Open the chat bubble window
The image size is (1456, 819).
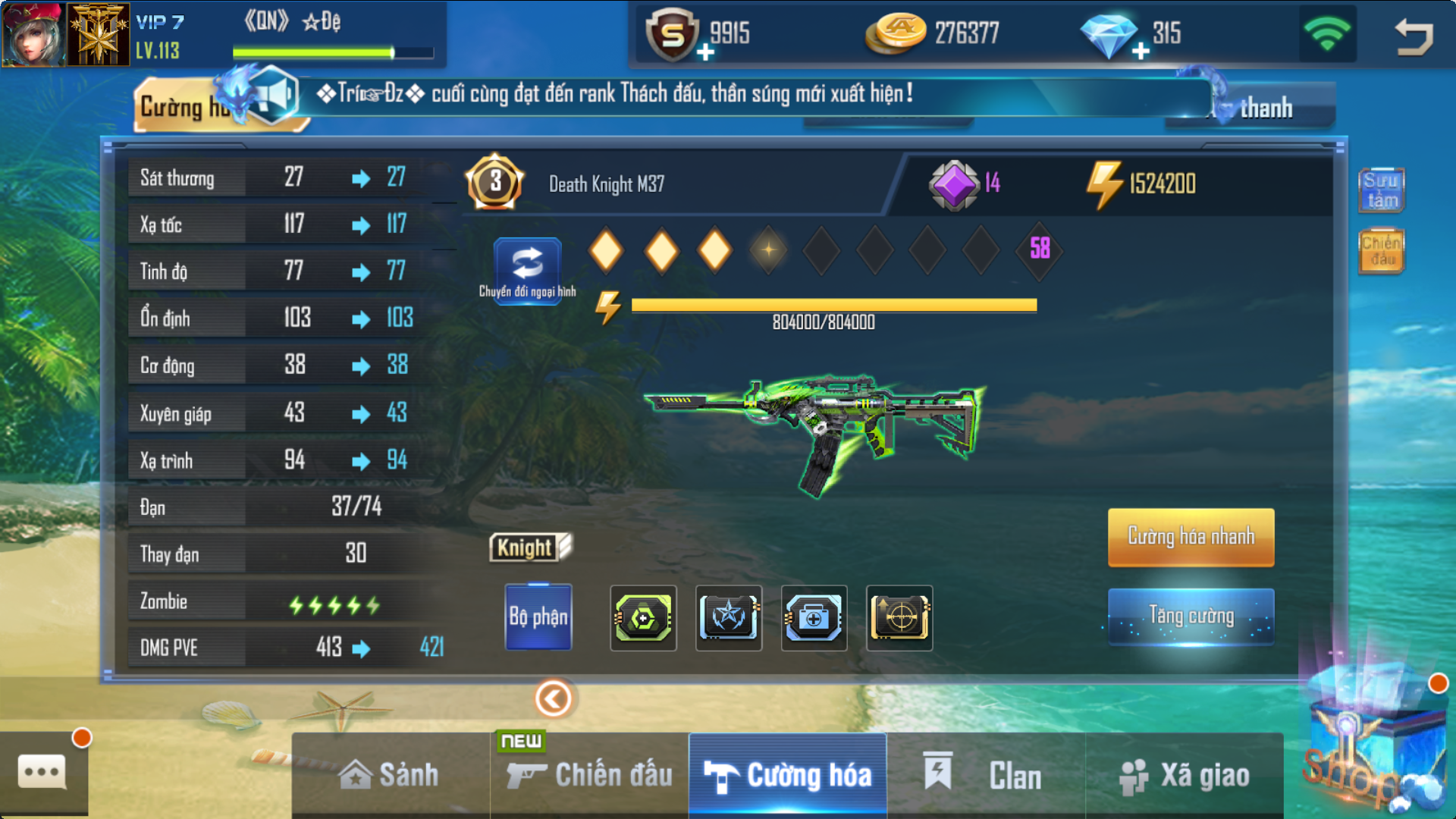(42, 773)
